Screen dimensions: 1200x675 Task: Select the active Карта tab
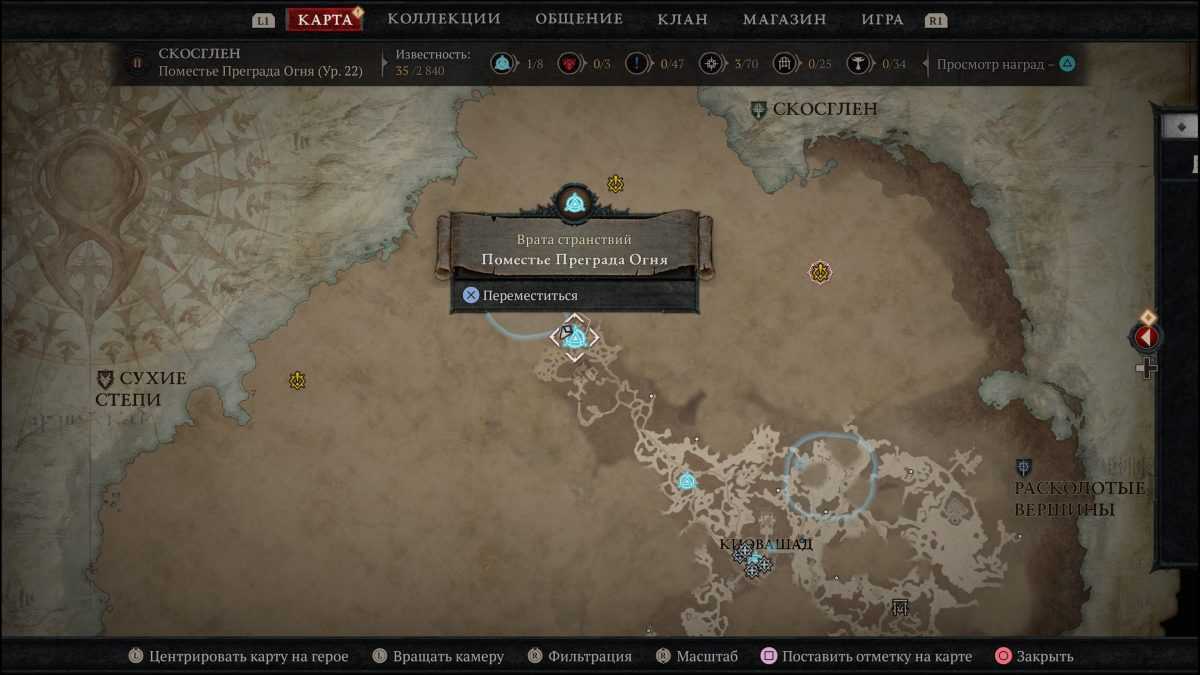pyautogui.click(x=325, y=20)
